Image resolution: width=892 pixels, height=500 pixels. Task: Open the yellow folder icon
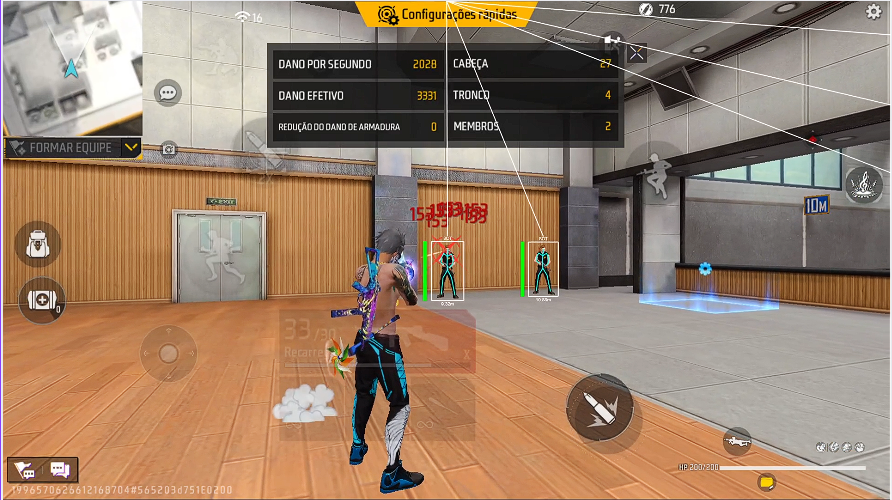pyautogui.click(x=766, y=482)
